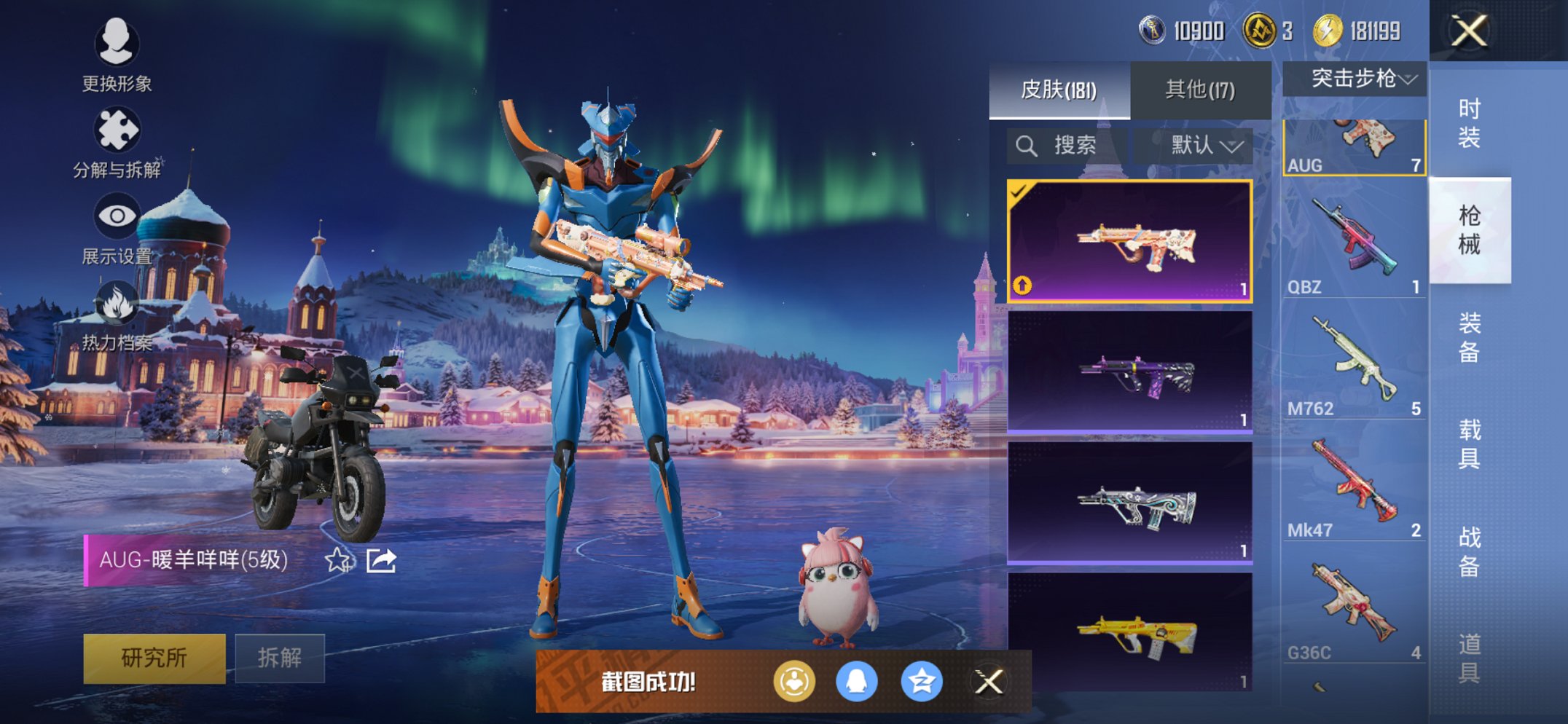Switch to the 其他(17) tab

[1200, 90]
